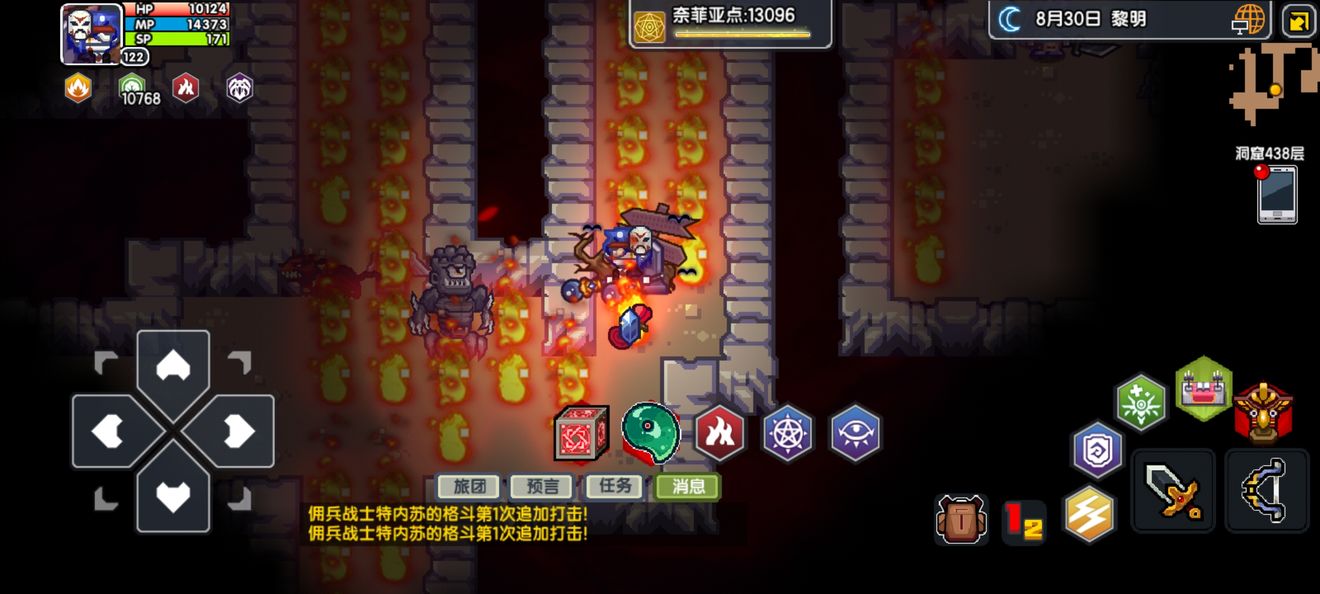Open the player character portrait
This screenshot has height=594, width=1320.
pyautogui.click(x=91, y=34)
